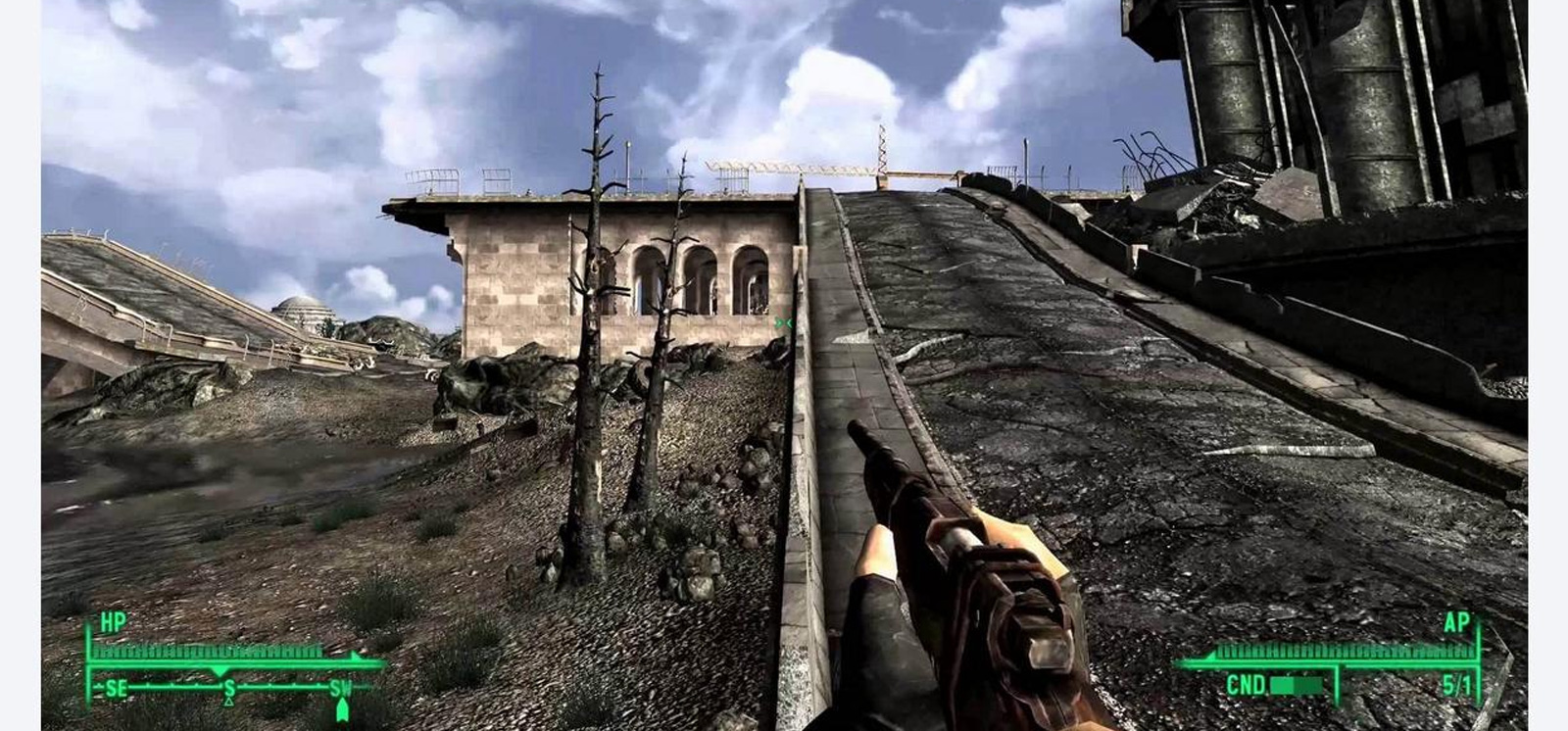Select the CND weapon condition label
This screenshot has height=731, width=1568.
[x=1246, y=685]
